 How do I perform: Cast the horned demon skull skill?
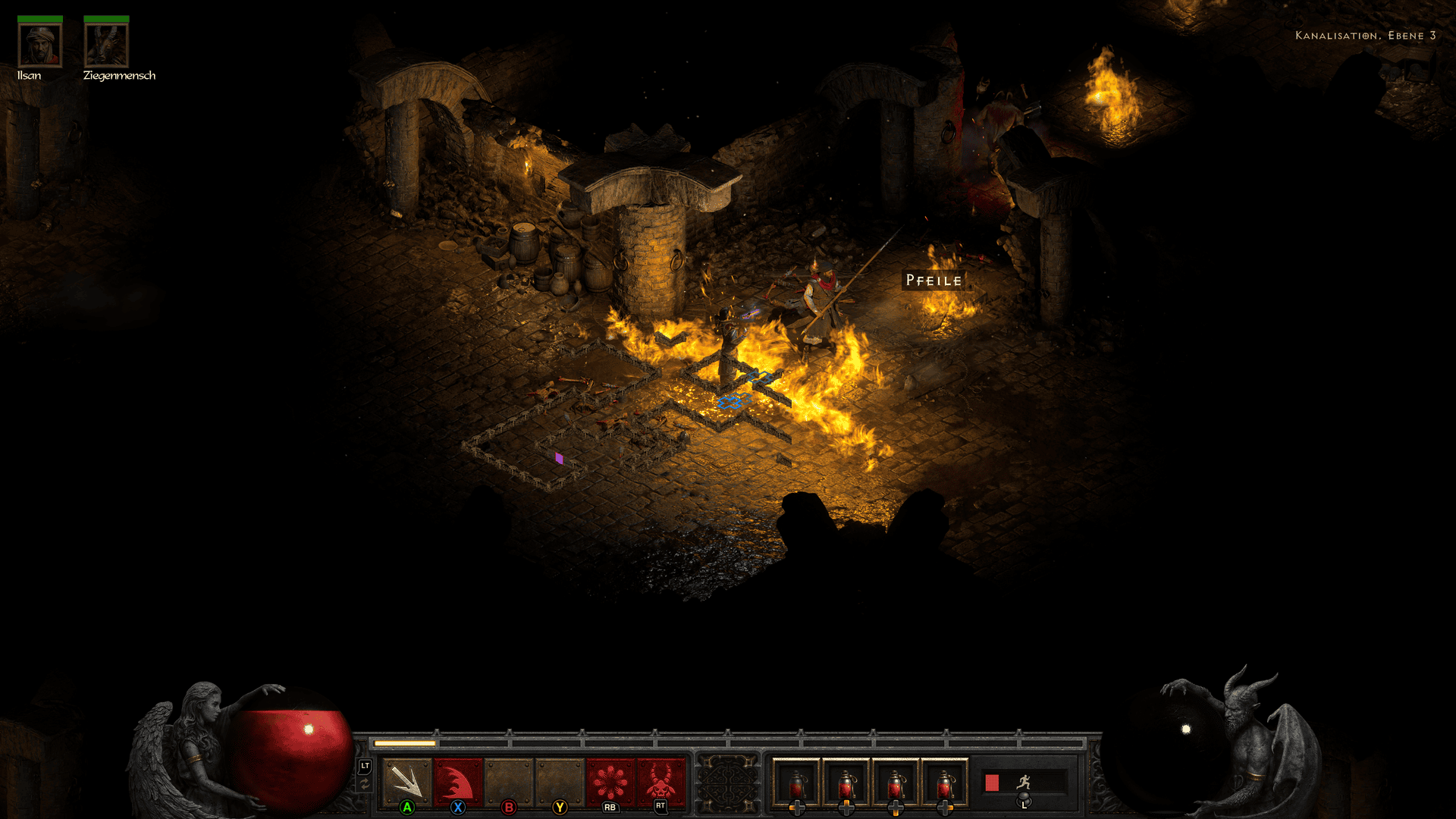[661, 781]
